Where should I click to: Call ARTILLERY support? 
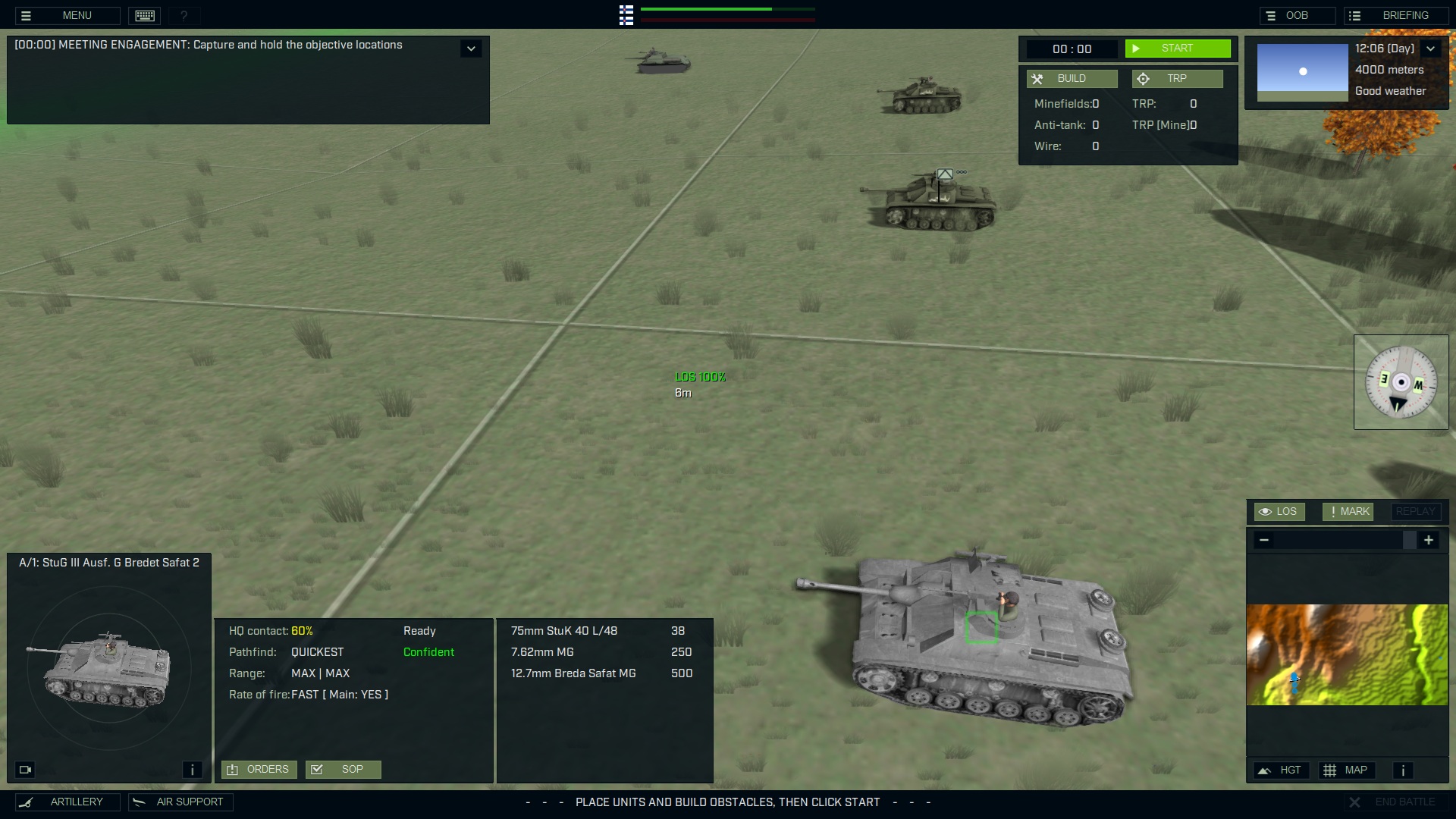pos(67,802)
